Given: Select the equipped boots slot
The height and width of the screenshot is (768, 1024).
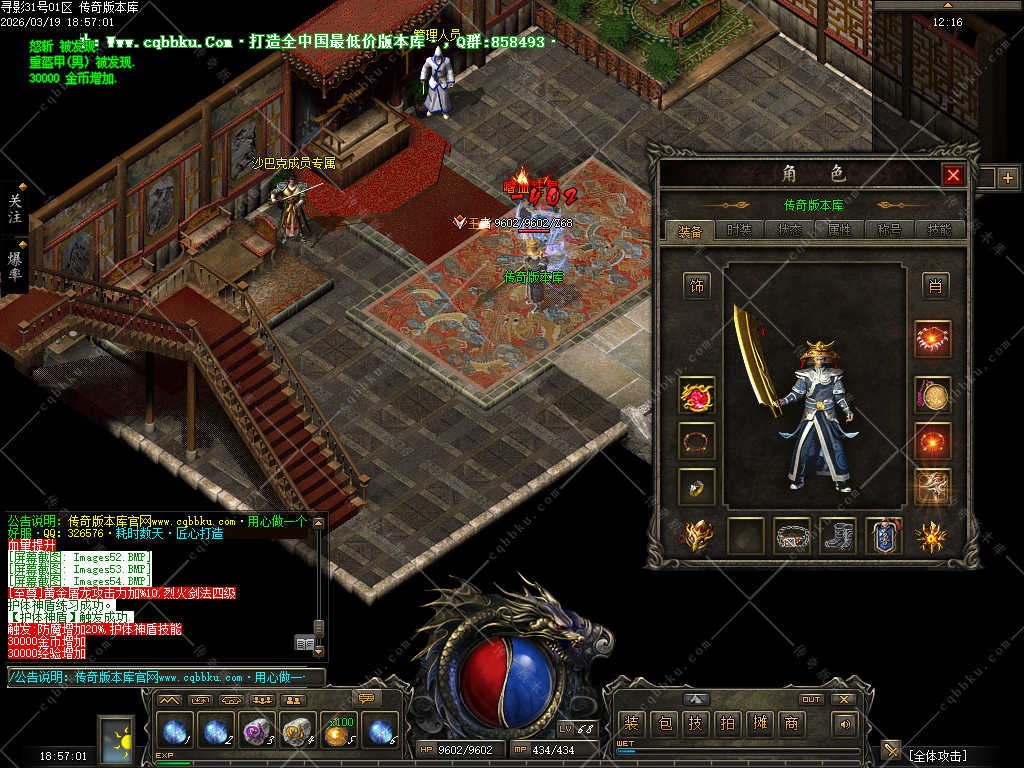Looking at the screenshot, I should tap(838, 536).
